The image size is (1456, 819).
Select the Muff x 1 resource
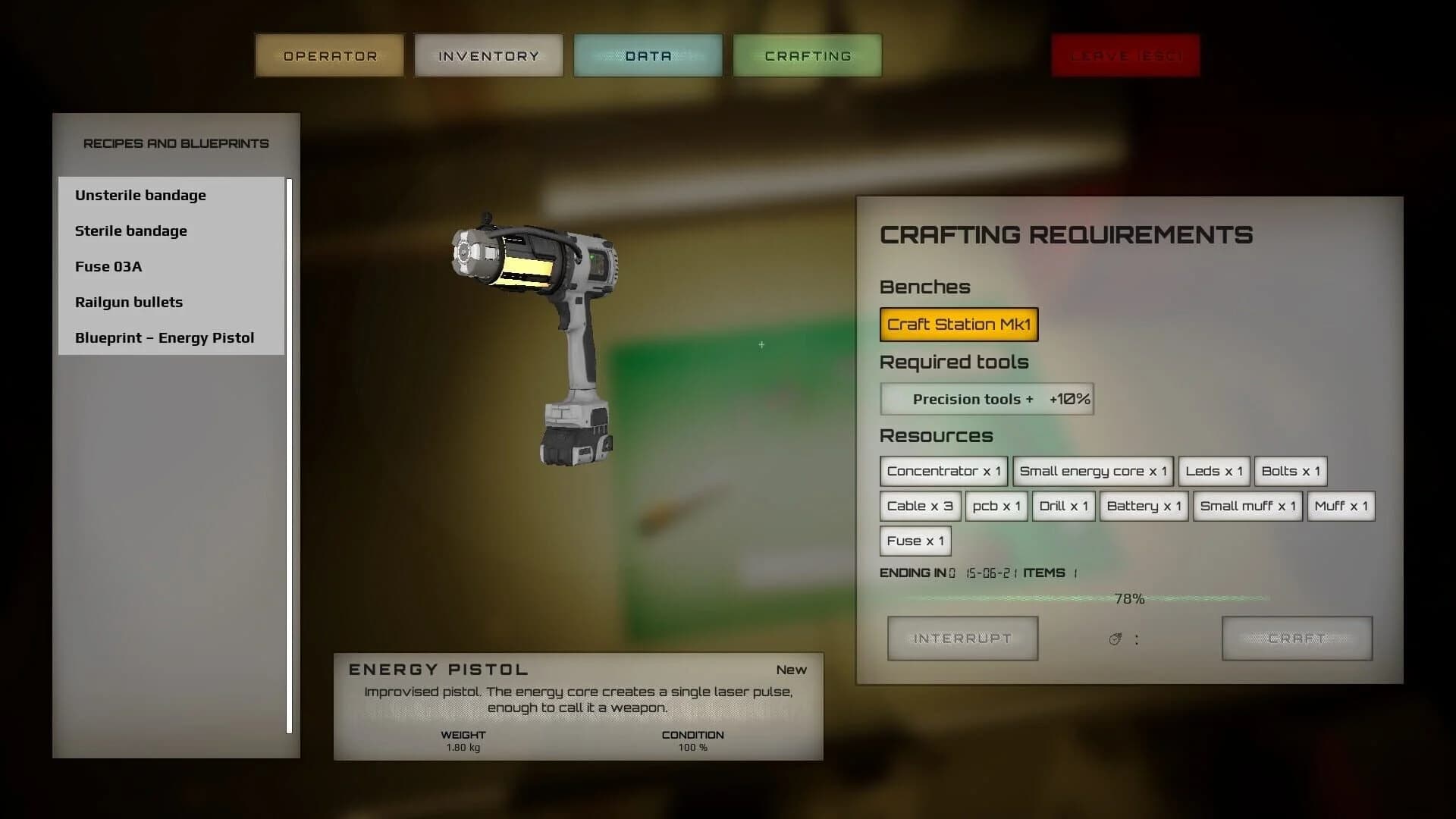[1341, 506]
